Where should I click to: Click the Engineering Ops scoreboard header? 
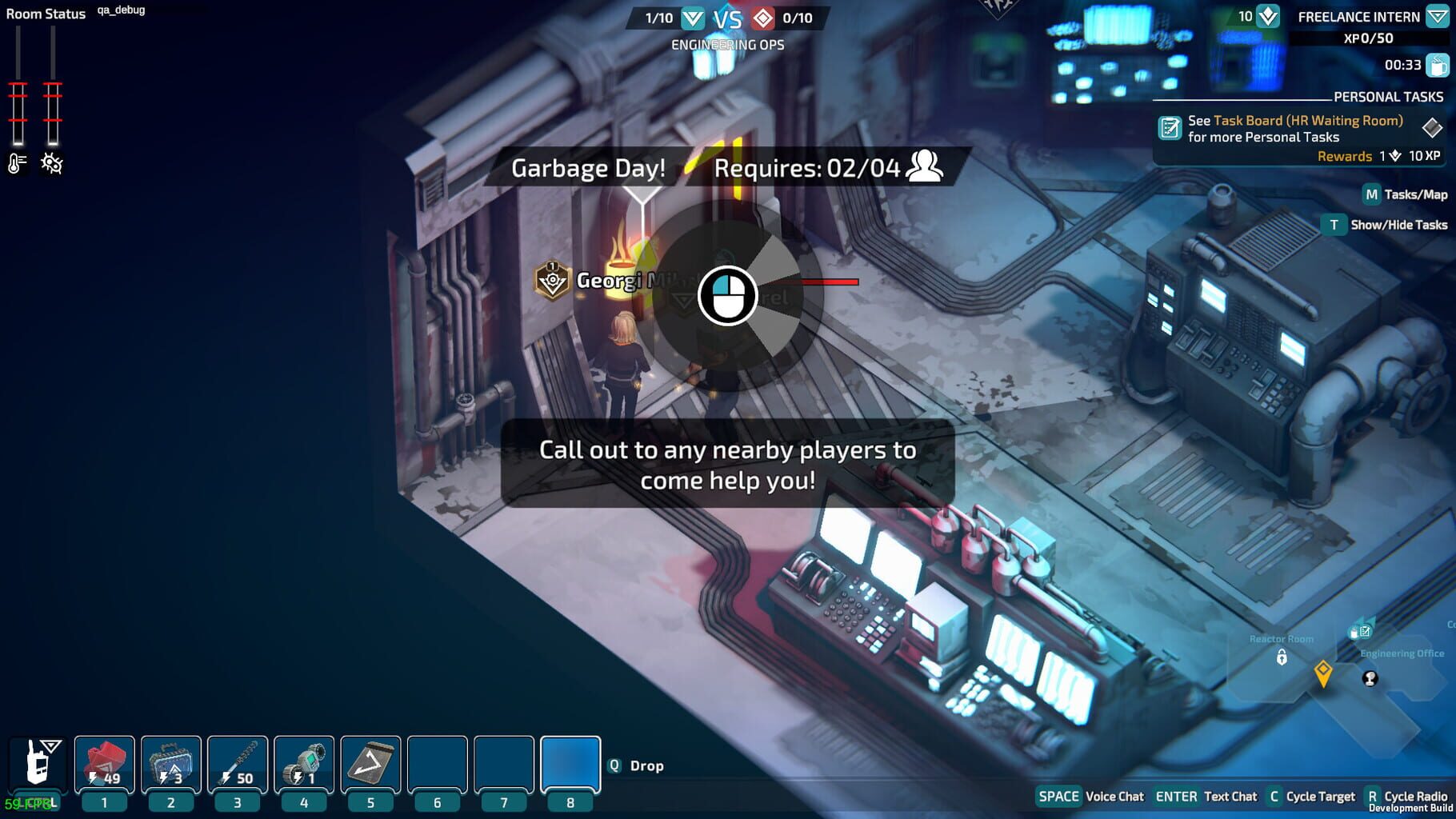coord(726,46)
